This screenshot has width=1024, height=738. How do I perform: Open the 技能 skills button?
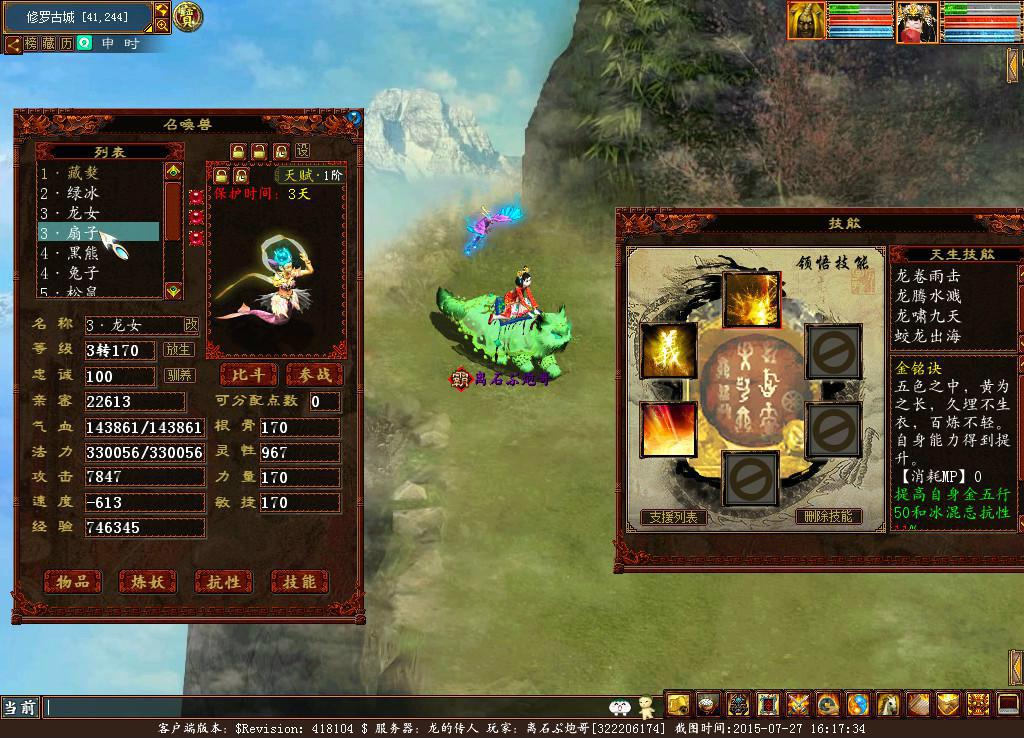[x=299, y=581]
